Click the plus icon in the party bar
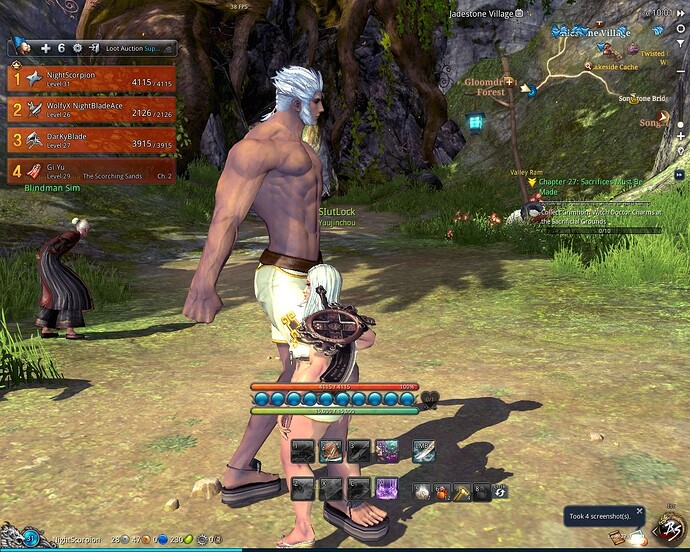The height and width of the screenshot is (552, 690). pyautogui.click(x=45, y=48)
